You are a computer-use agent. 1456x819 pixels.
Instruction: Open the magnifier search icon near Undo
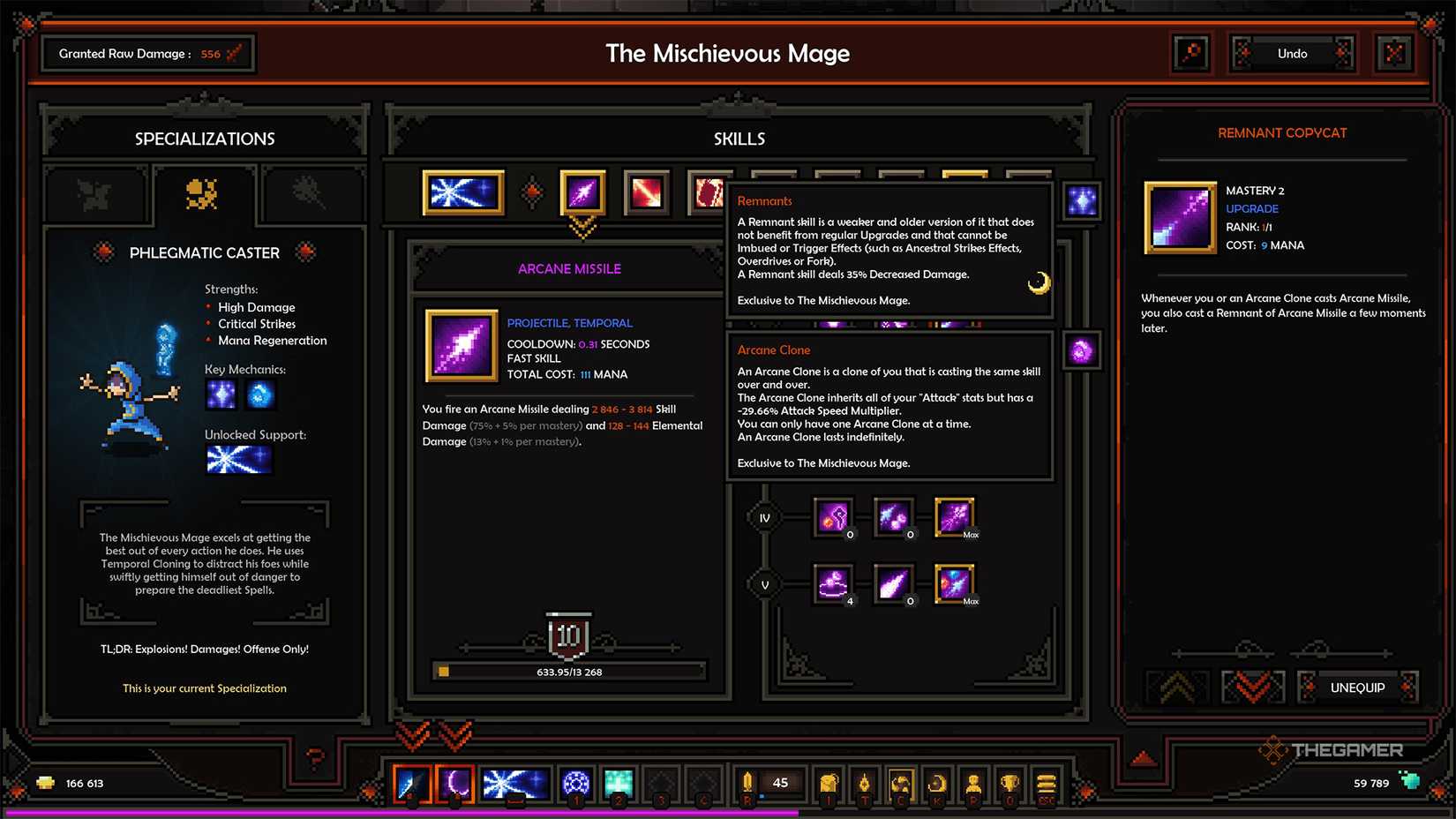1192,53
